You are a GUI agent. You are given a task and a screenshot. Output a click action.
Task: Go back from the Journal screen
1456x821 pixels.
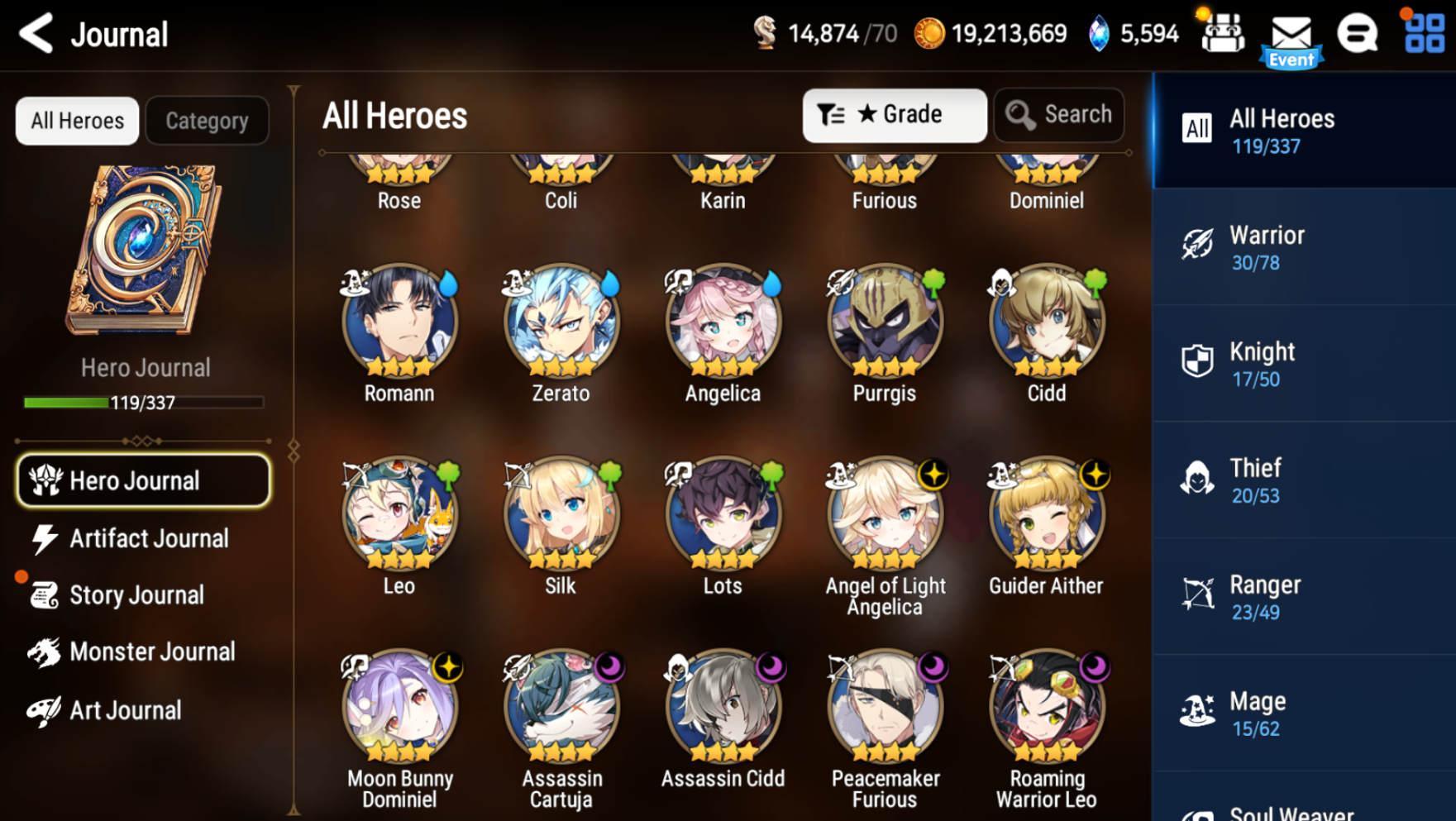click(36, 34)
